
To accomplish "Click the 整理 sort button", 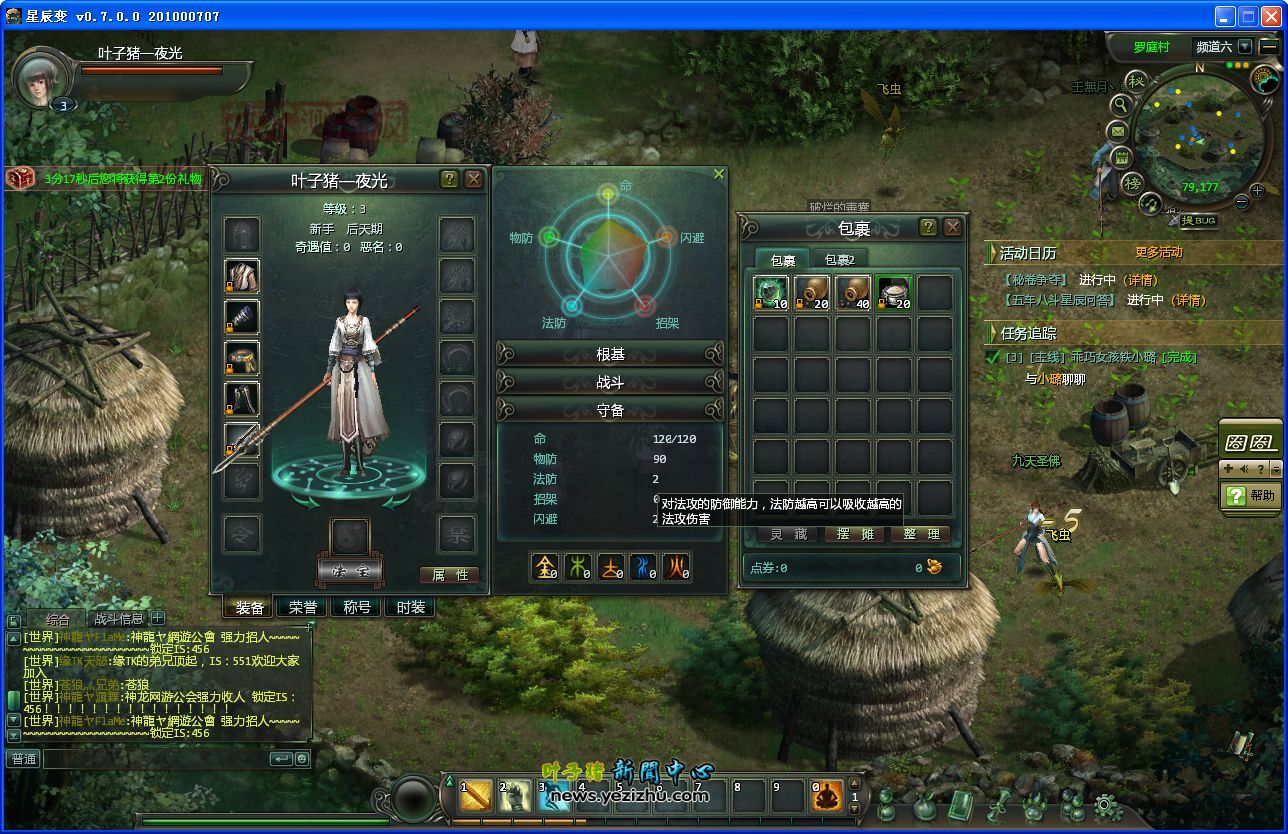I will (x=920, y=535).
